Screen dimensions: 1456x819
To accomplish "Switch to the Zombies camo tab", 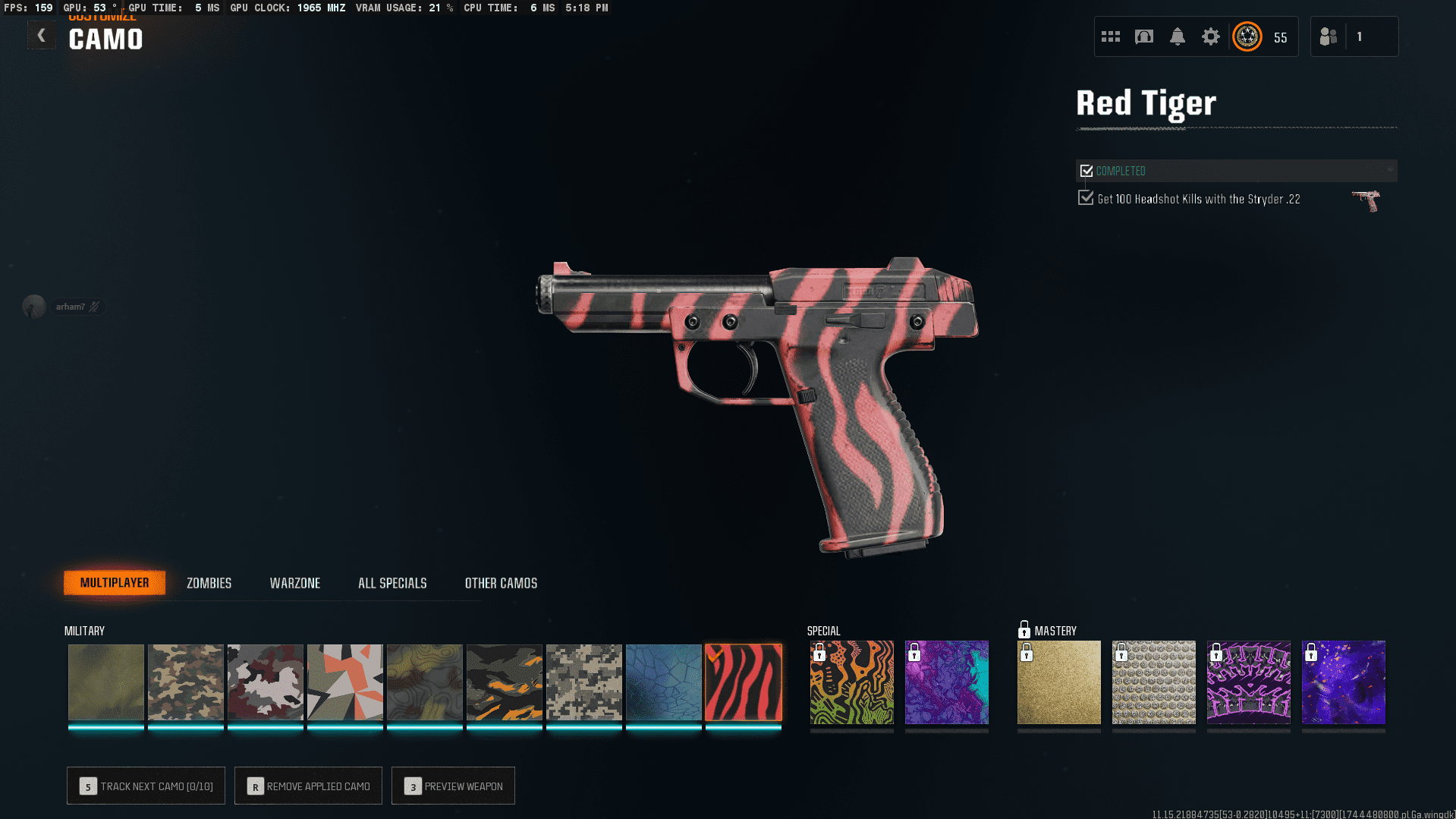I will point(209,583).
